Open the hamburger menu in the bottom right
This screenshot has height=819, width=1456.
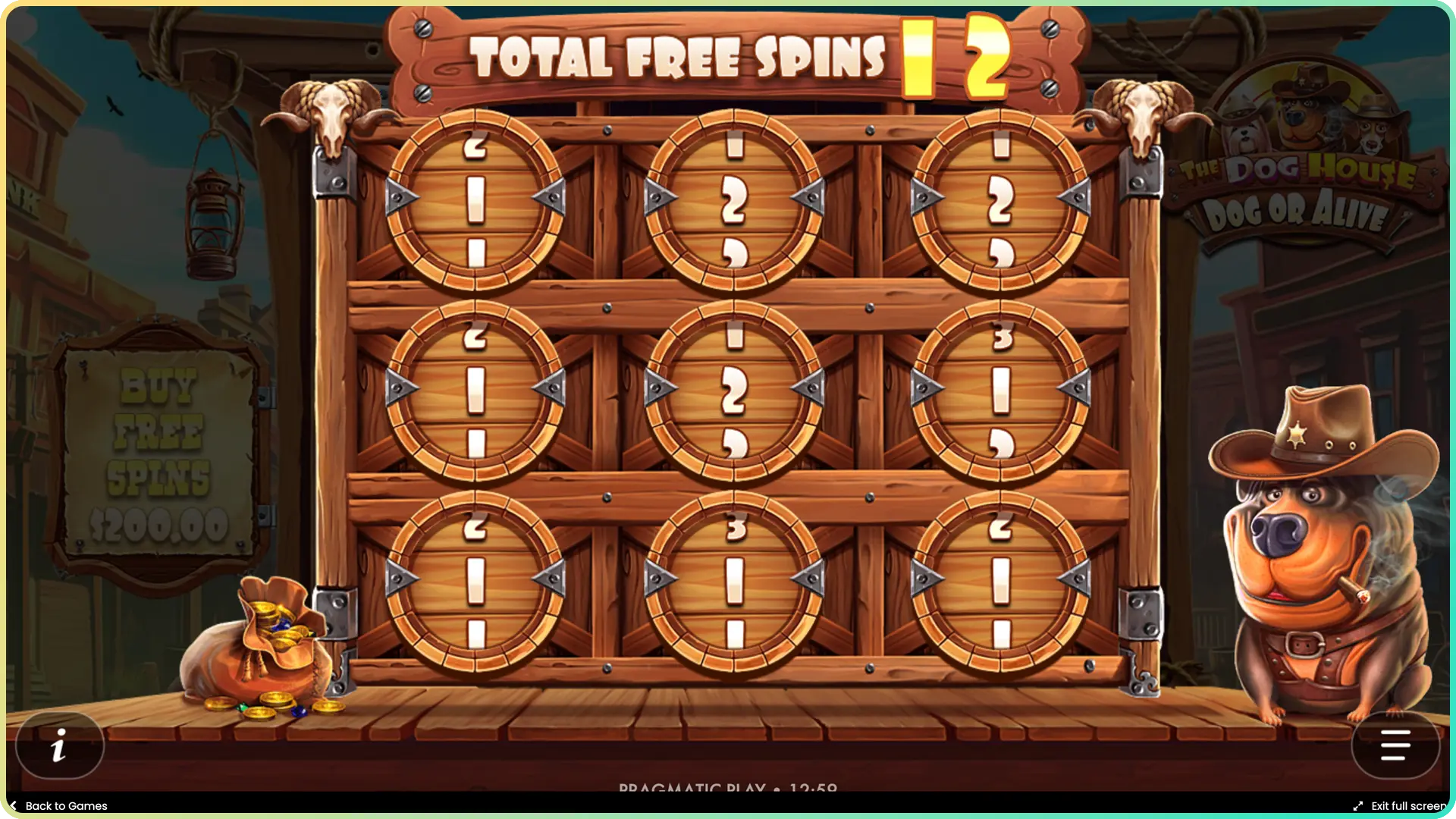point(1395,745)
